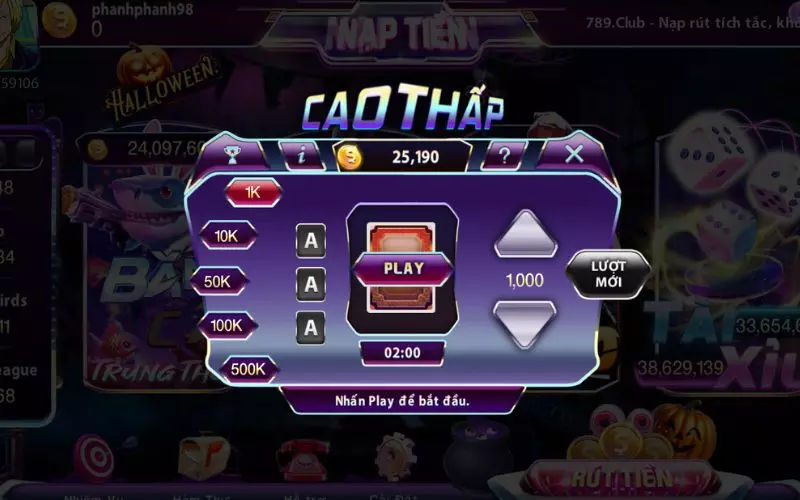Pick the 50K bet option
800x500 pixels.
click(x=218, y=281)
